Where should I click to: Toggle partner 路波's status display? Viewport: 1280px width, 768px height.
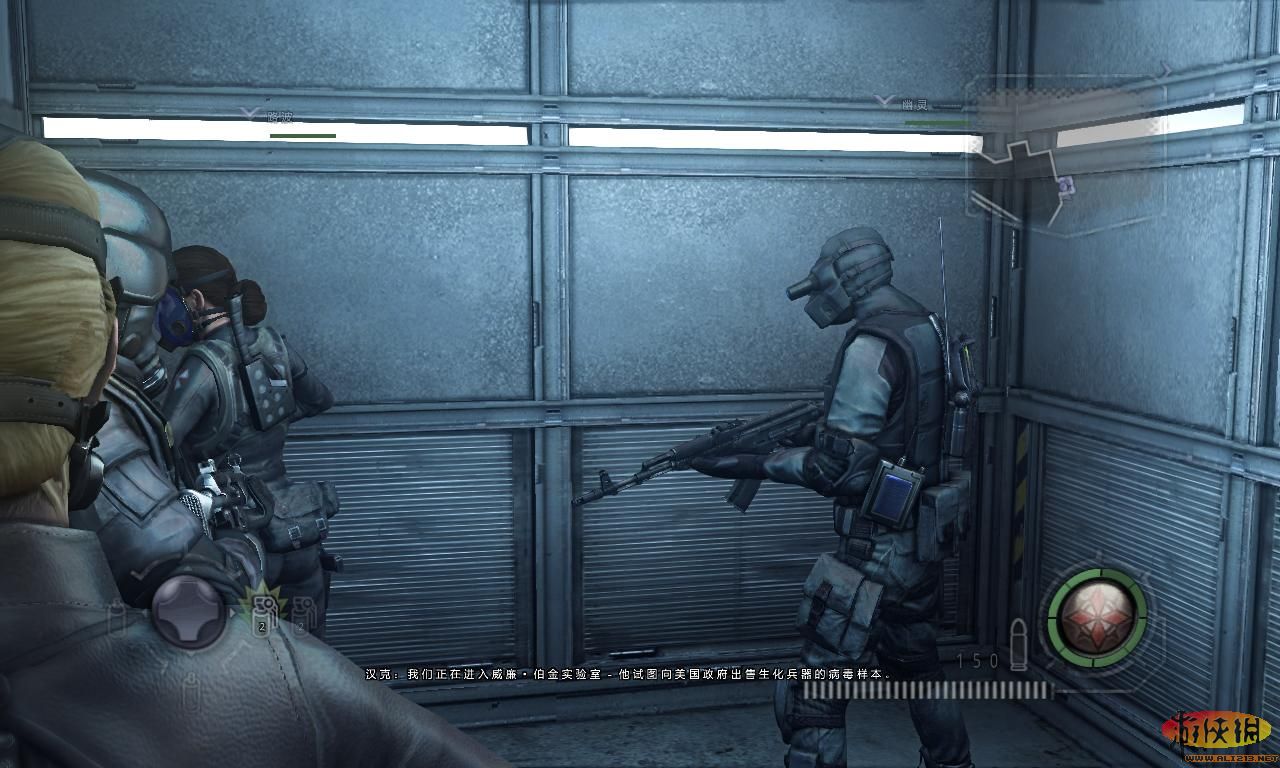(280, 117)
